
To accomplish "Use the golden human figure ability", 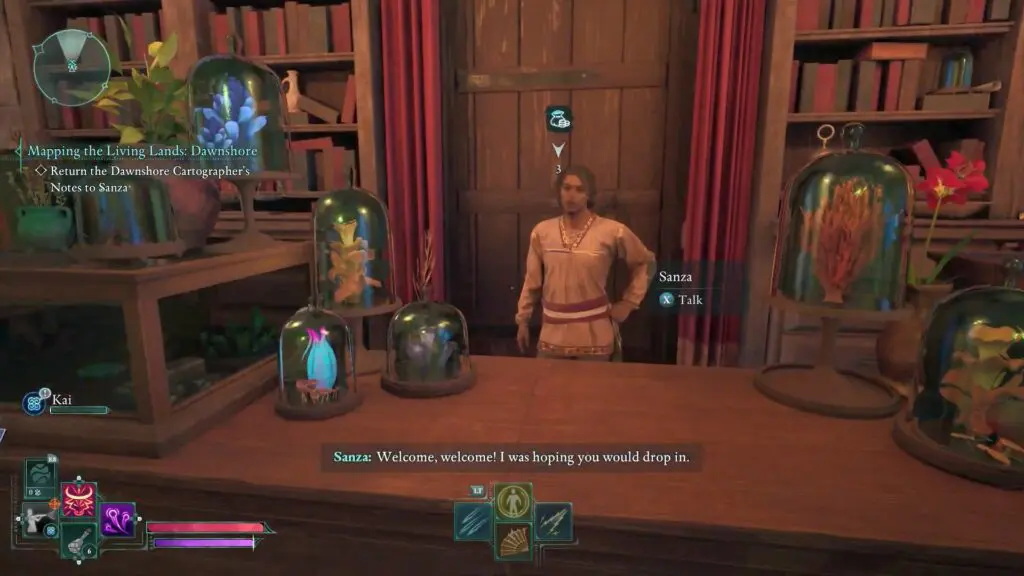I will pyautogui.click(x=513, y=501).
